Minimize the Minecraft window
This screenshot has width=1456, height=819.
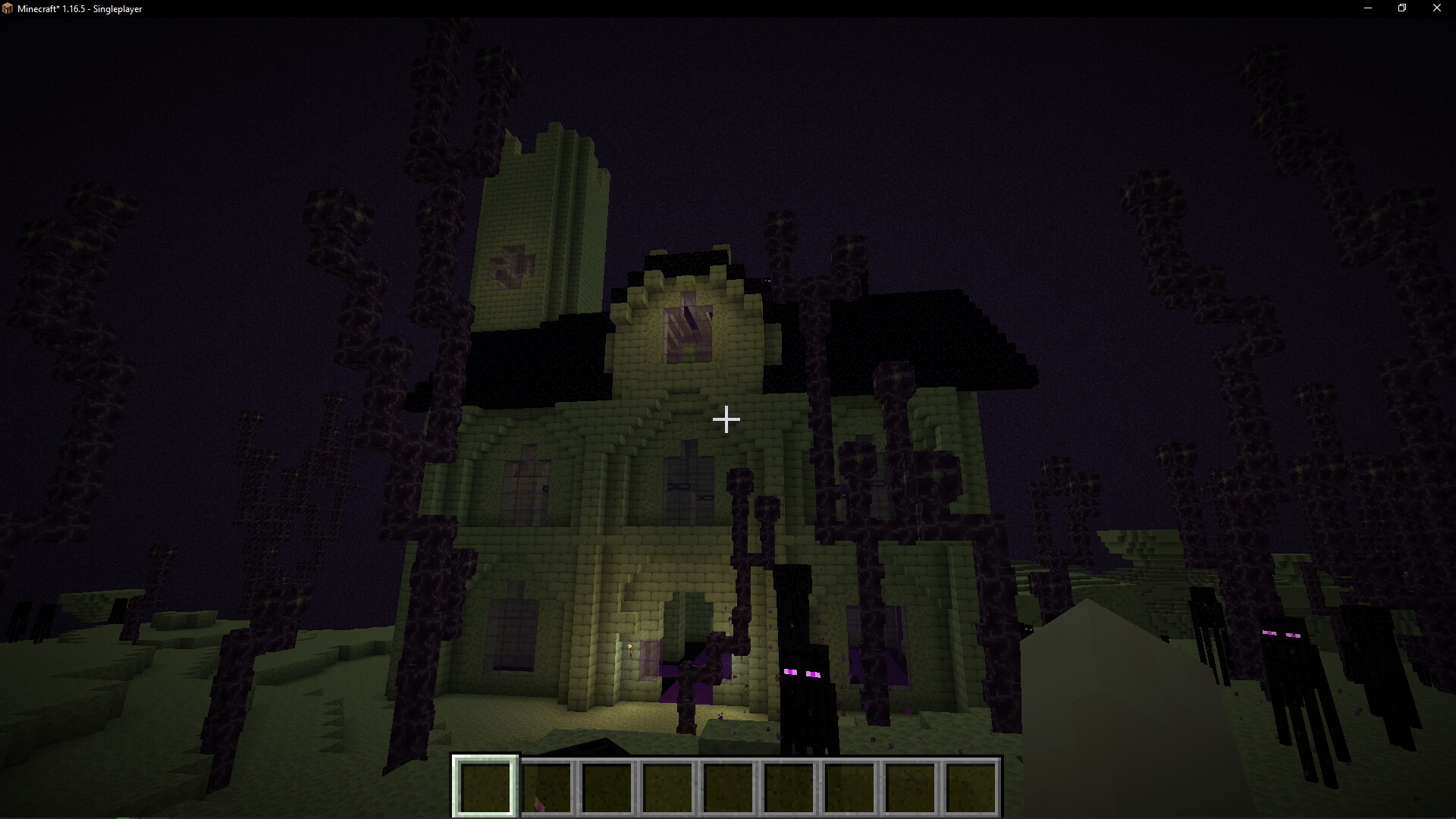[1368, 8]
